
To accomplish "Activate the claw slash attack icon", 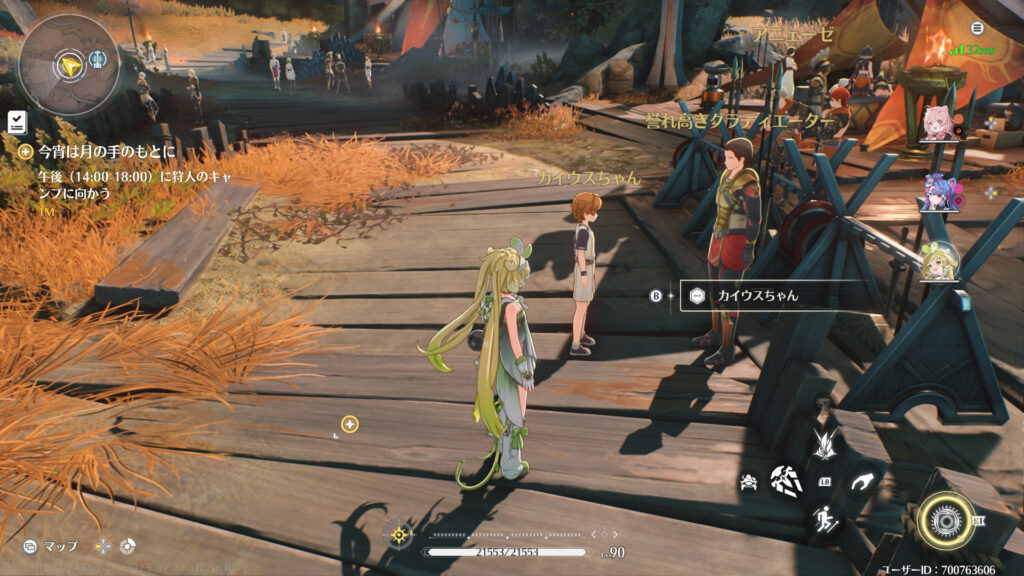I will [784, 483].
